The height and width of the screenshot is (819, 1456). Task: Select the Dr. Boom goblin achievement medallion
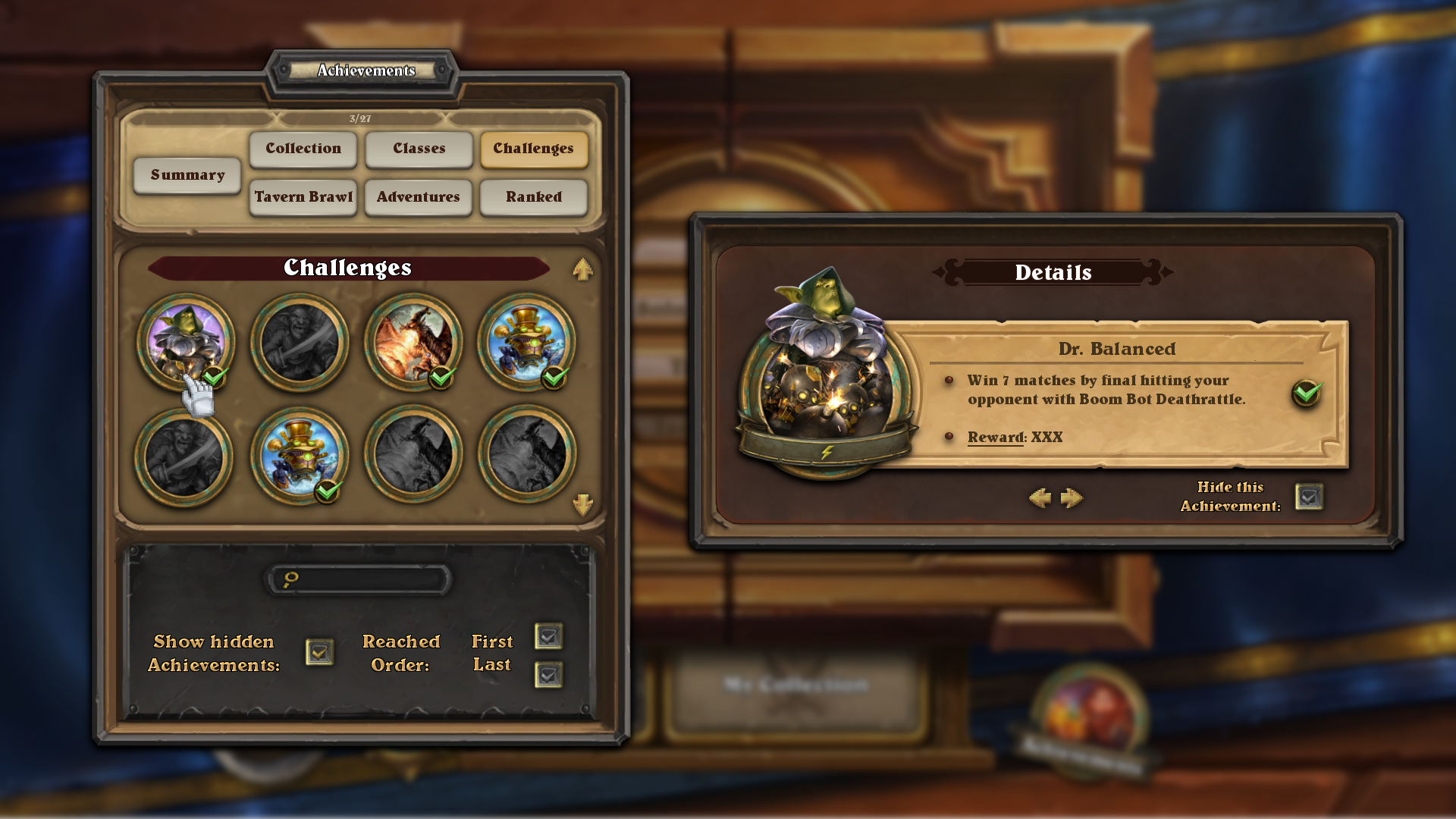186,341
